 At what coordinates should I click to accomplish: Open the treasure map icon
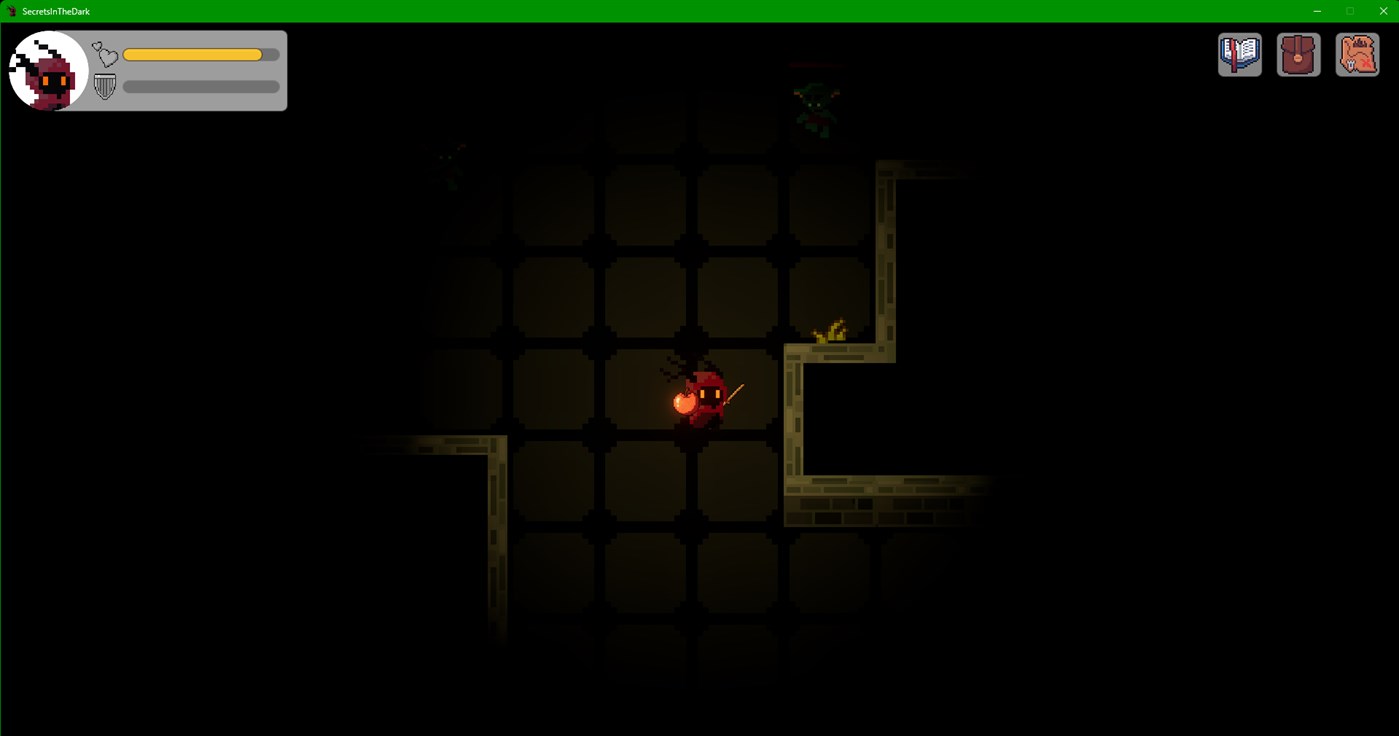[1356, 54]
